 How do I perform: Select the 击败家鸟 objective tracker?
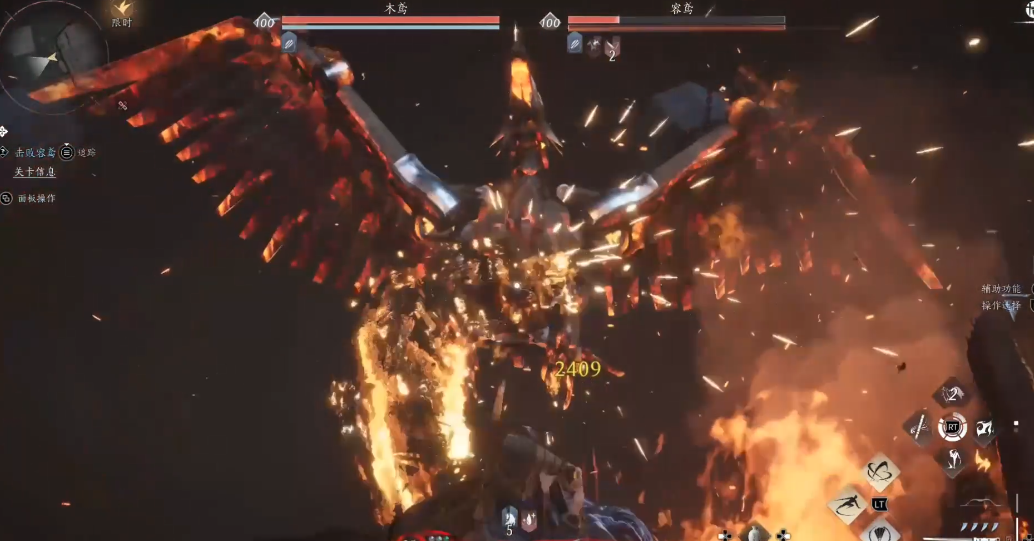click(x=34, y=152)
